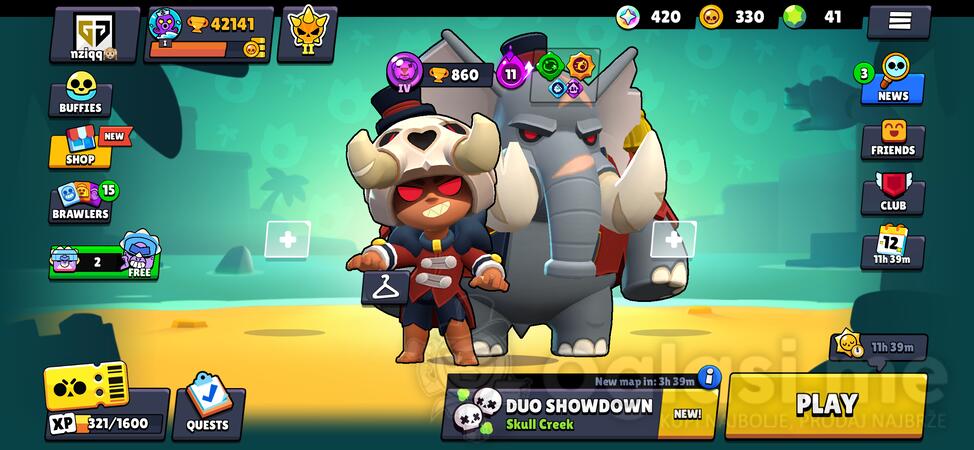Show map info with the blue i icon

tap(709, 377)
